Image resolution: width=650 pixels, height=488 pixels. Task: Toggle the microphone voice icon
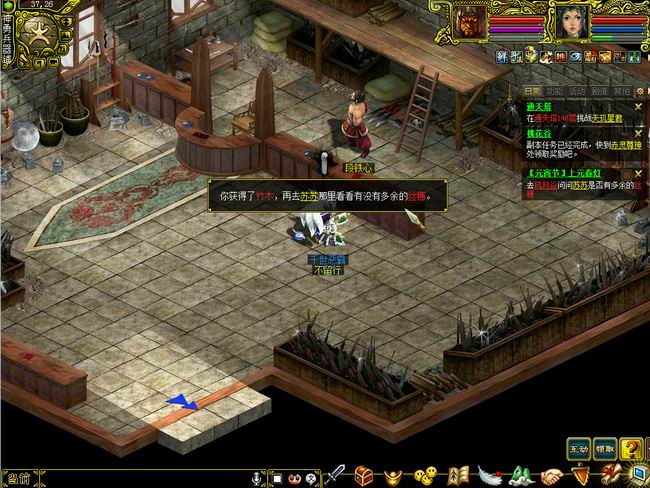coord(256,478)
